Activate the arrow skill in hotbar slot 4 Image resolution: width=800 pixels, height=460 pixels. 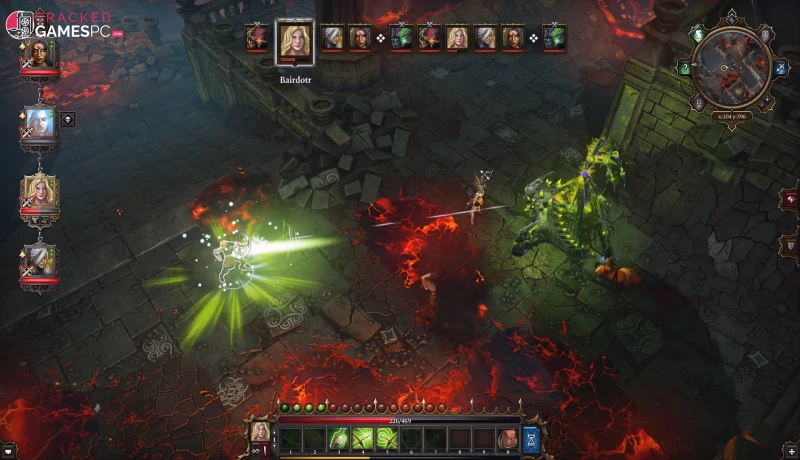[x=363, y=437]
